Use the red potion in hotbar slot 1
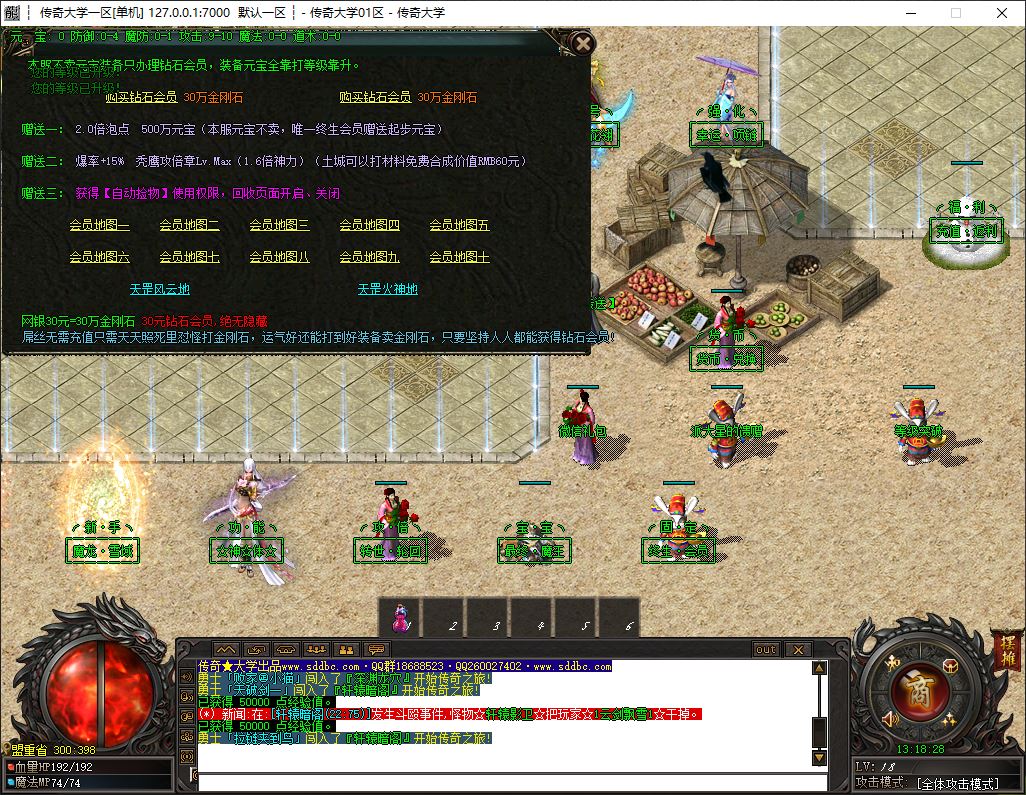1026x795 pixels. pos(400,618)
